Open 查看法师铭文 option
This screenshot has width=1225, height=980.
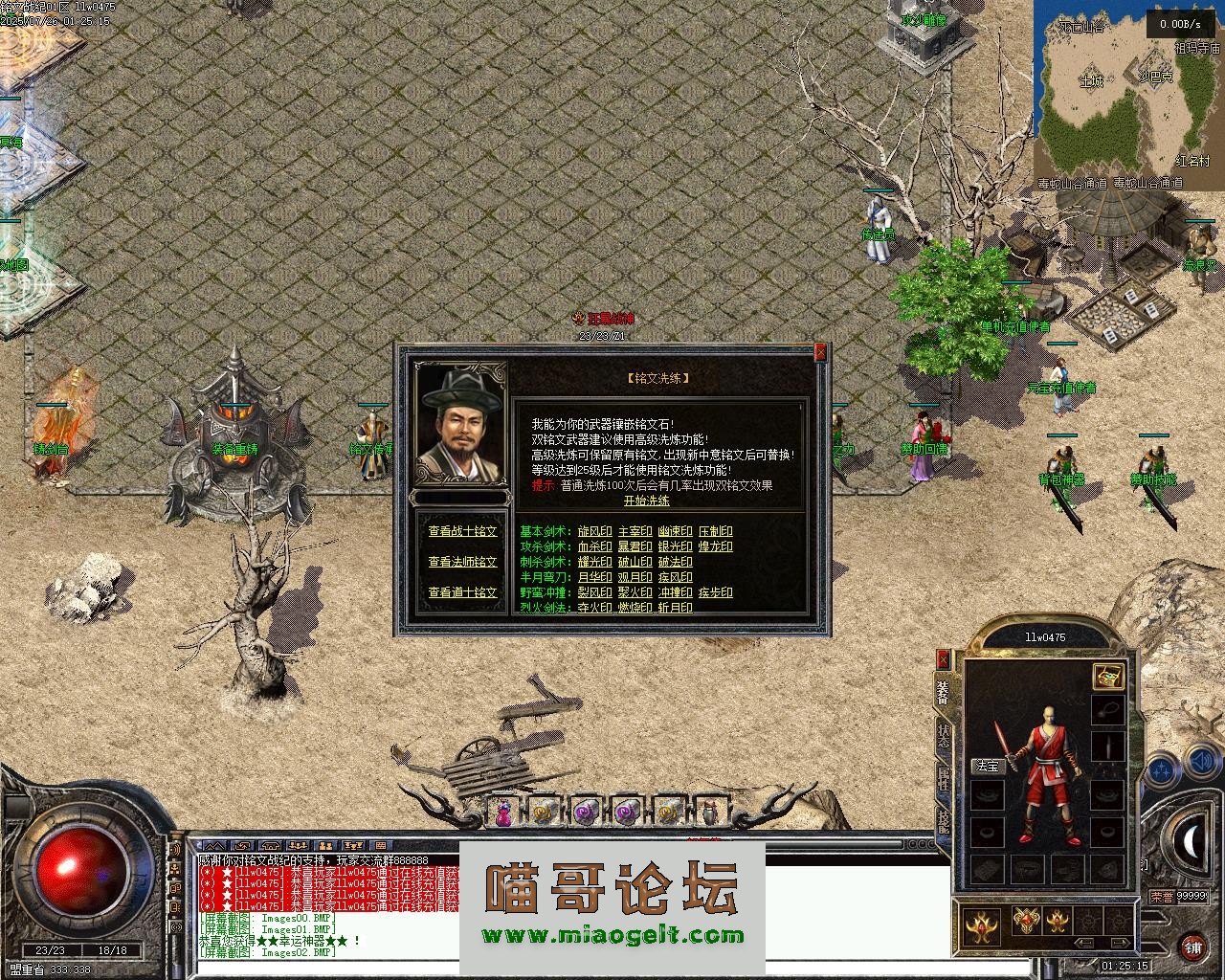click(462, 562)
